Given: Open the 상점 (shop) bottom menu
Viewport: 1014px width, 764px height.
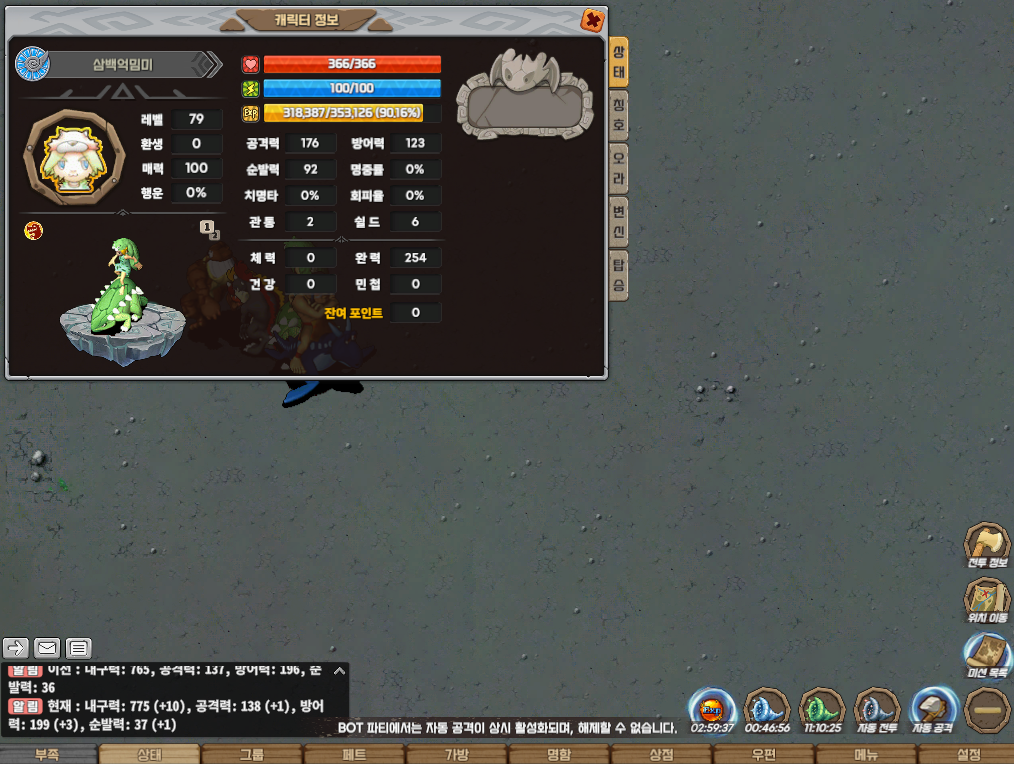Looking at the screenshot, I should (661, 755).
